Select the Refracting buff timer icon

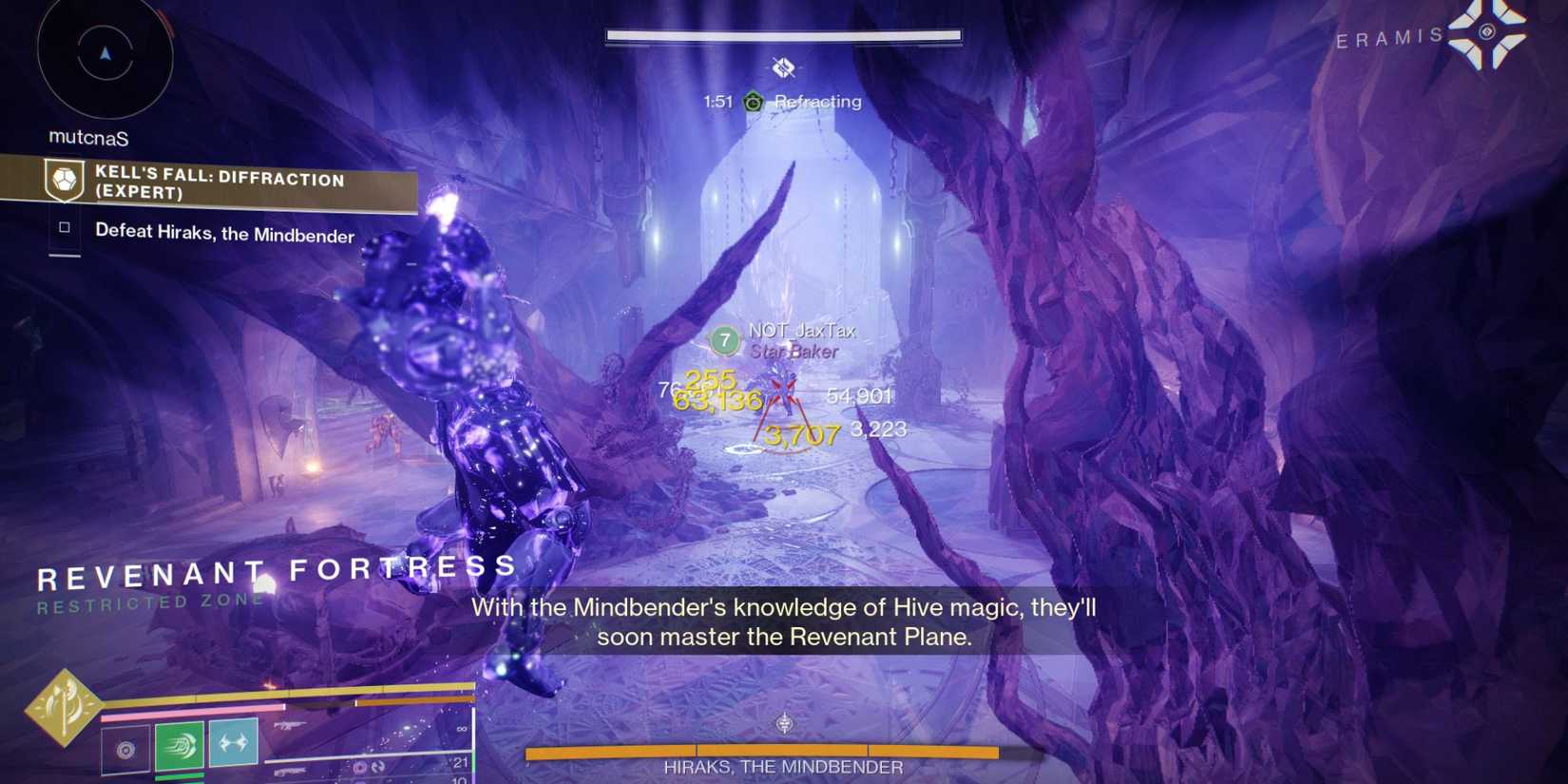tap(754, 102)
